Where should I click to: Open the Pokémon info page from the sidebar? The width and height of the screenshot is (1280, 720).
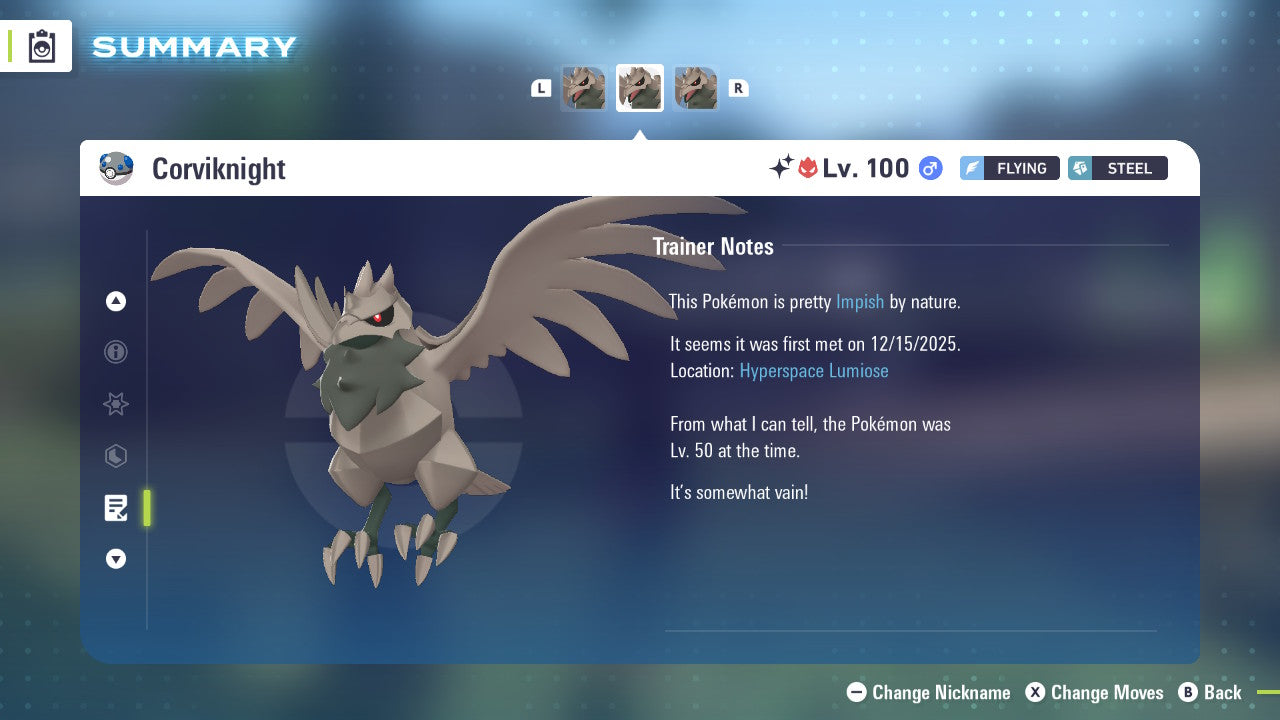(116, 352)
